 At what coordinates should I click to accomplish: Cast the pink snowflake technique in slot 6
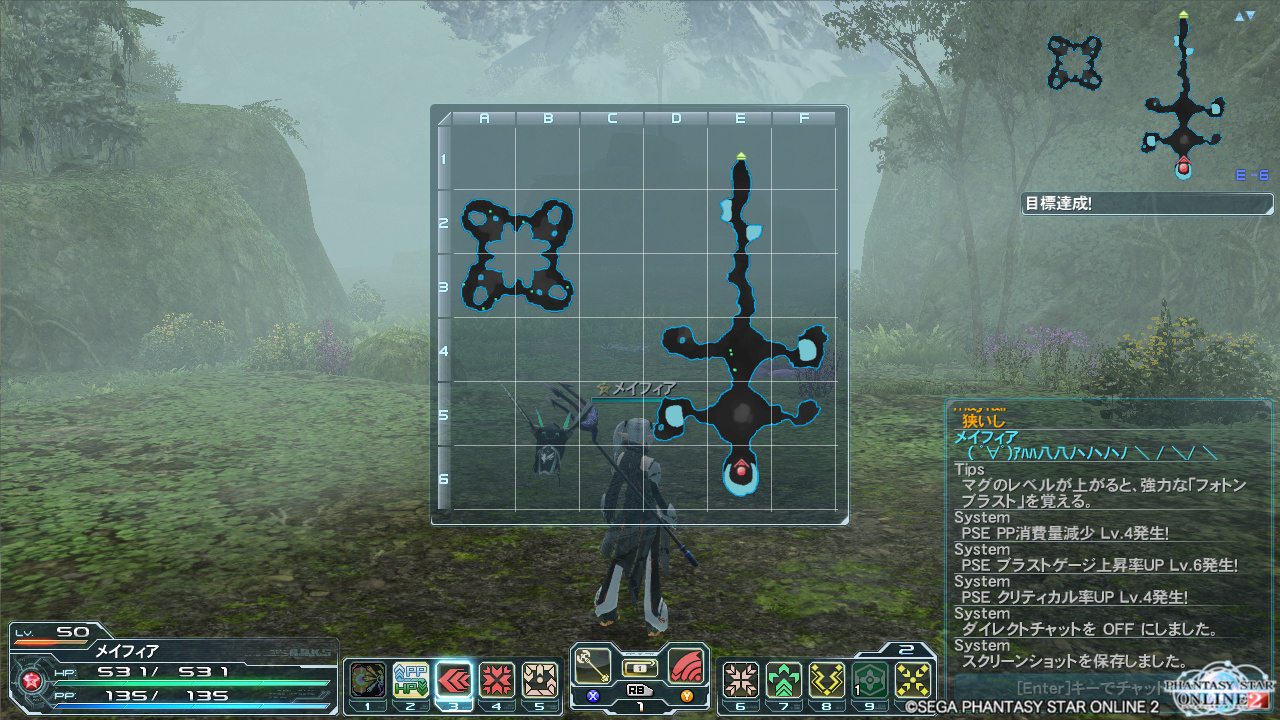click(740, 680)
